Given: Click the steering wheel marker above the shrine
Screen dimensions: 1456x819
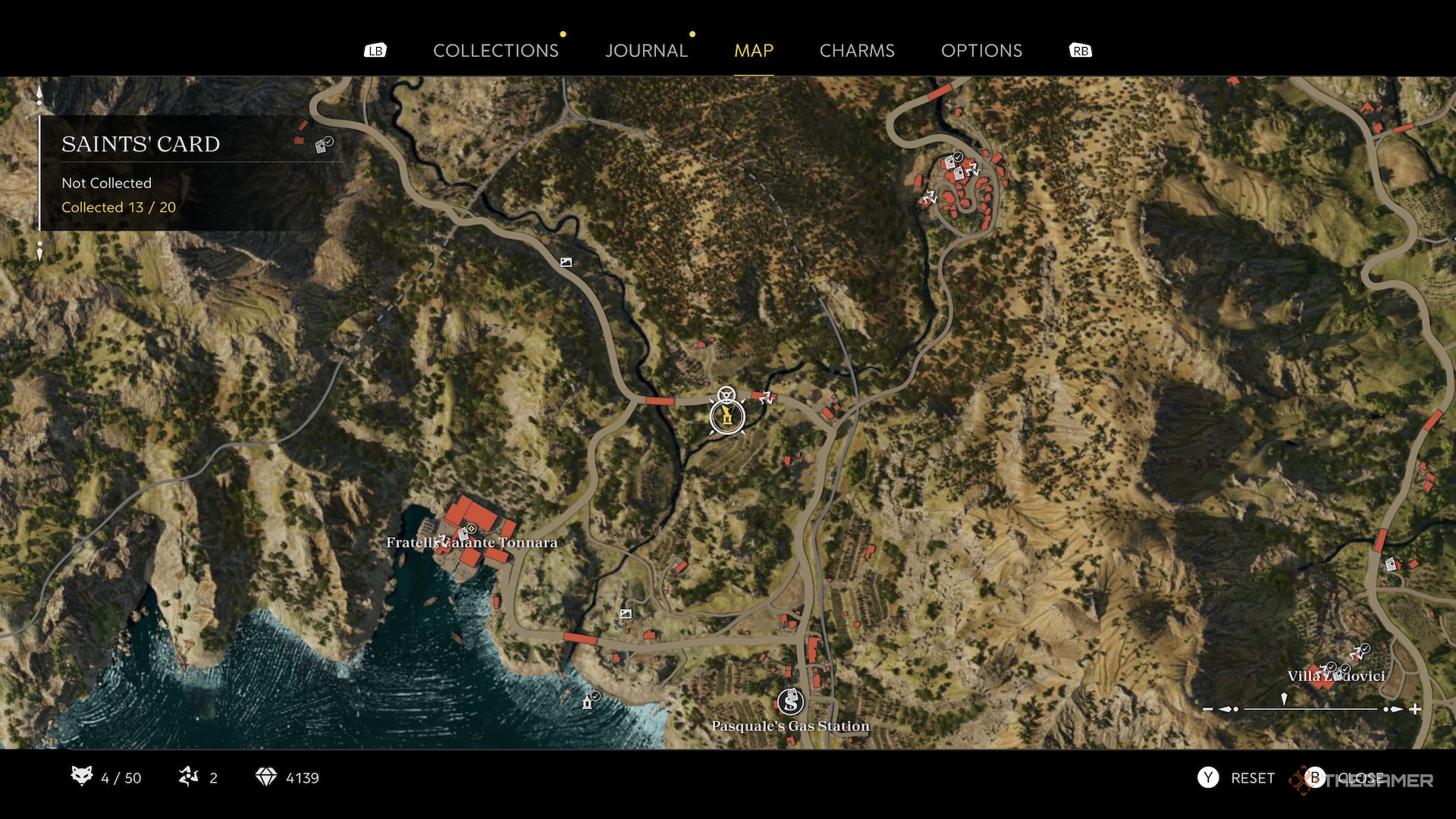Looking at the screenshot, I should pyautogui.click(x=726, y=394).
